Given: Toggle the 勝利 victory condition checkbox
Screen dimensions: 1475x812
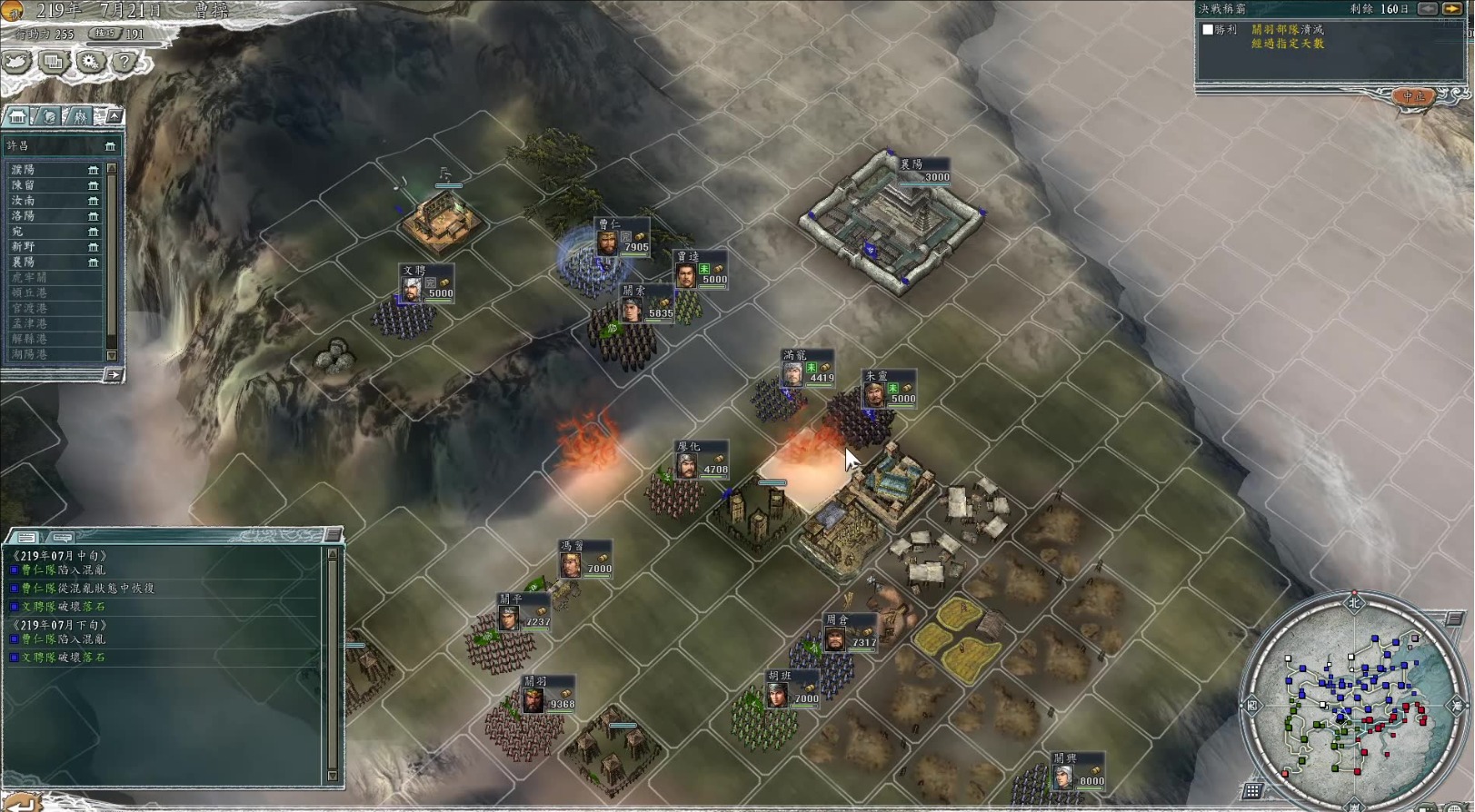Looking at the screenshot, I should [1208, 30].
